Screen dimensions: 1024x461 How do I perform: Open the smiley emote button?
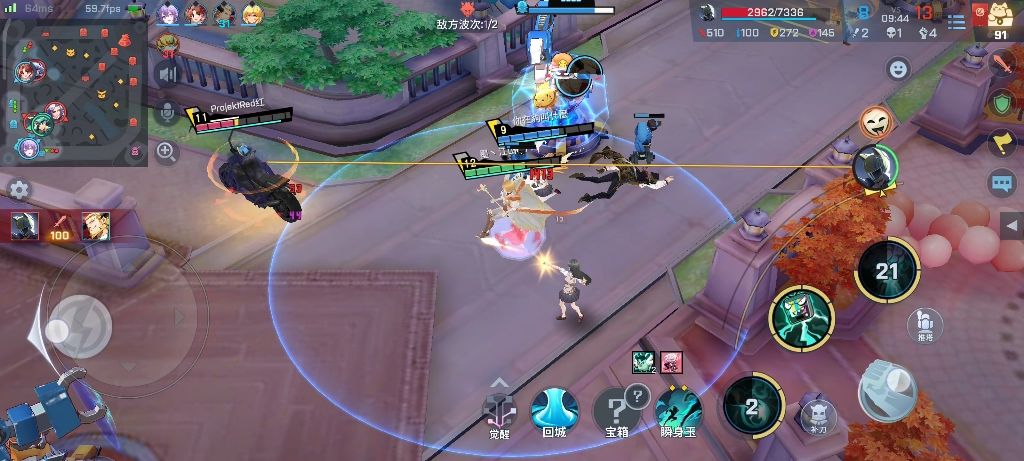coord(898,69)
